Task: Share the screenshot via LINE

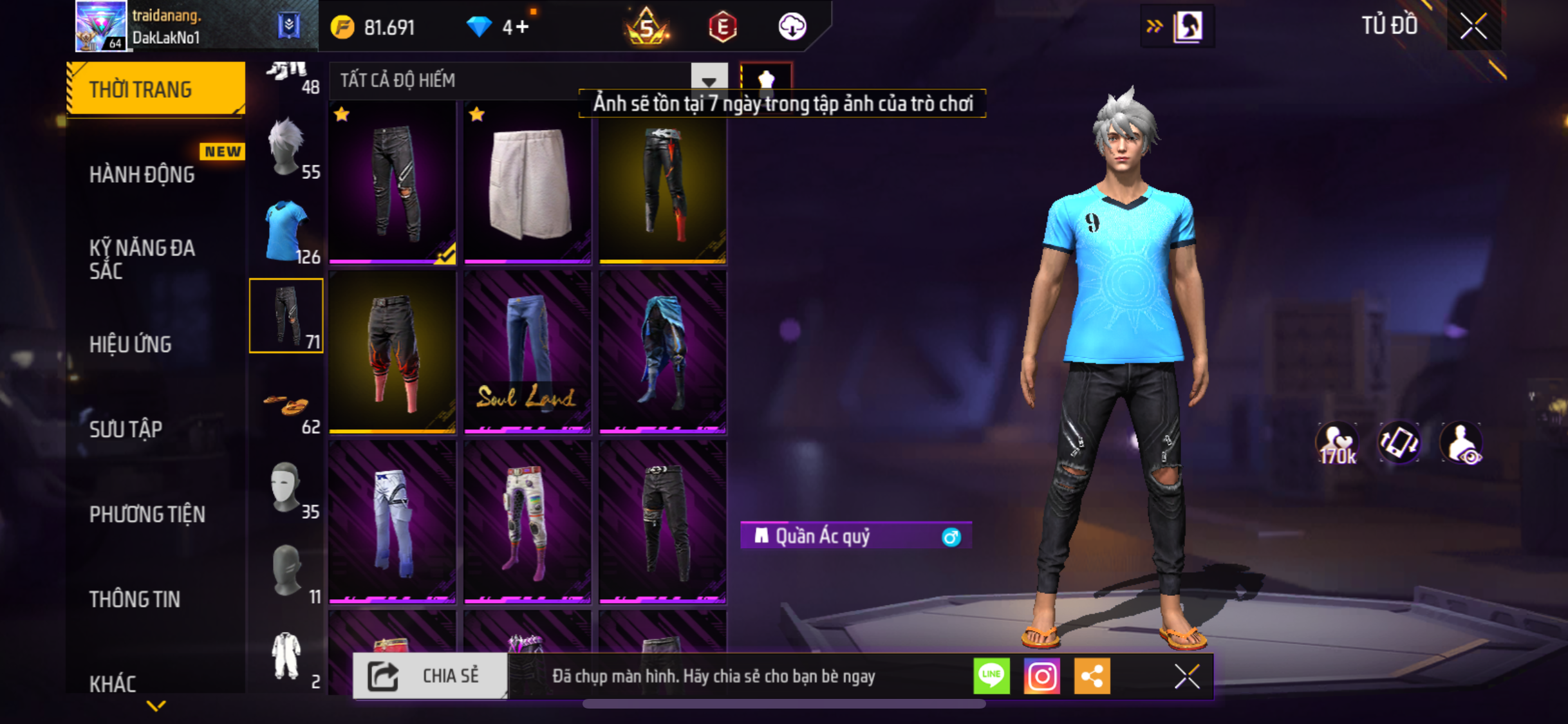Action: 991,676
